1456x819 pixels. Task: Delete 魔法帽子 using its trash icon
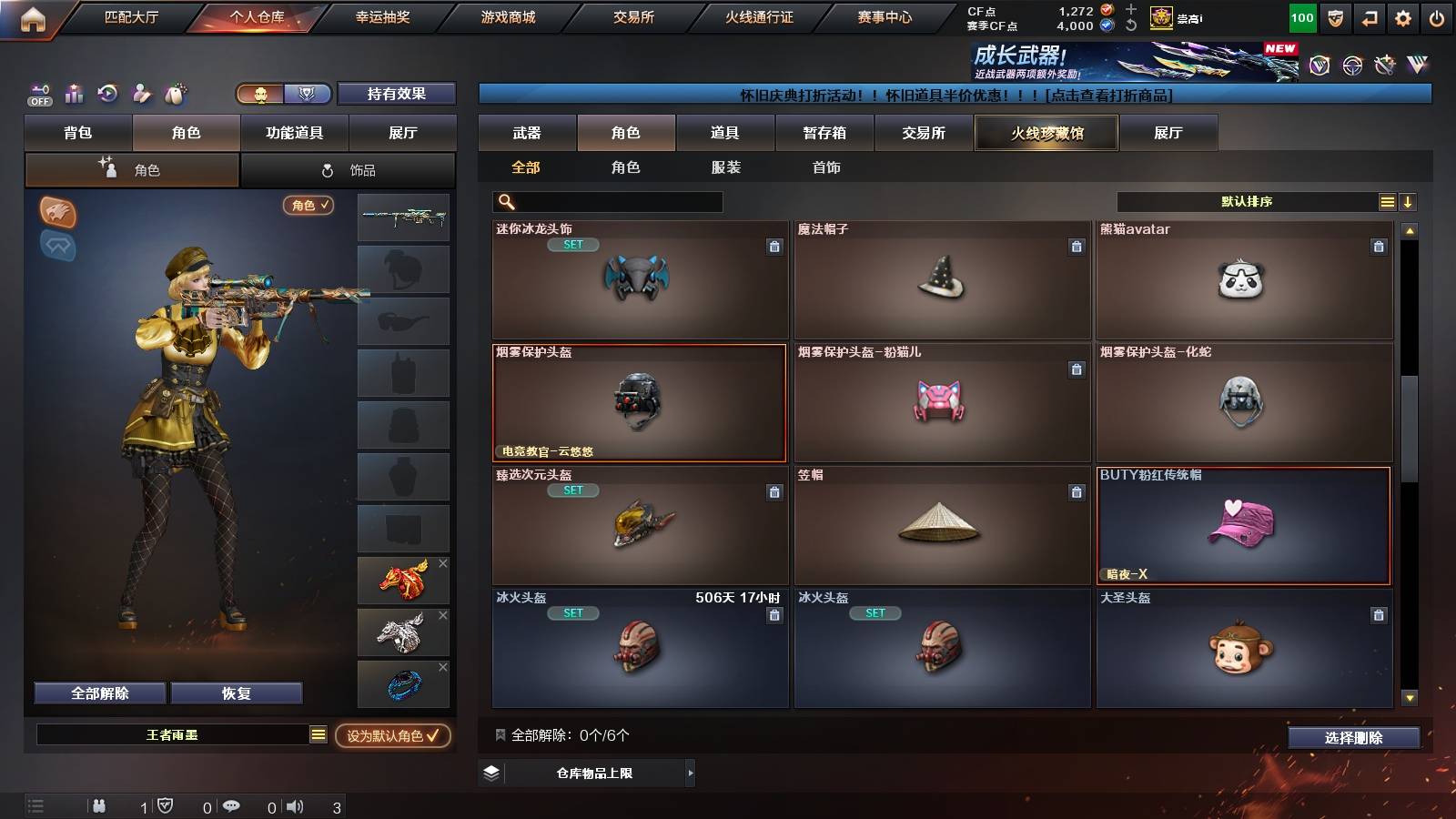click(x=1077, y=245)
